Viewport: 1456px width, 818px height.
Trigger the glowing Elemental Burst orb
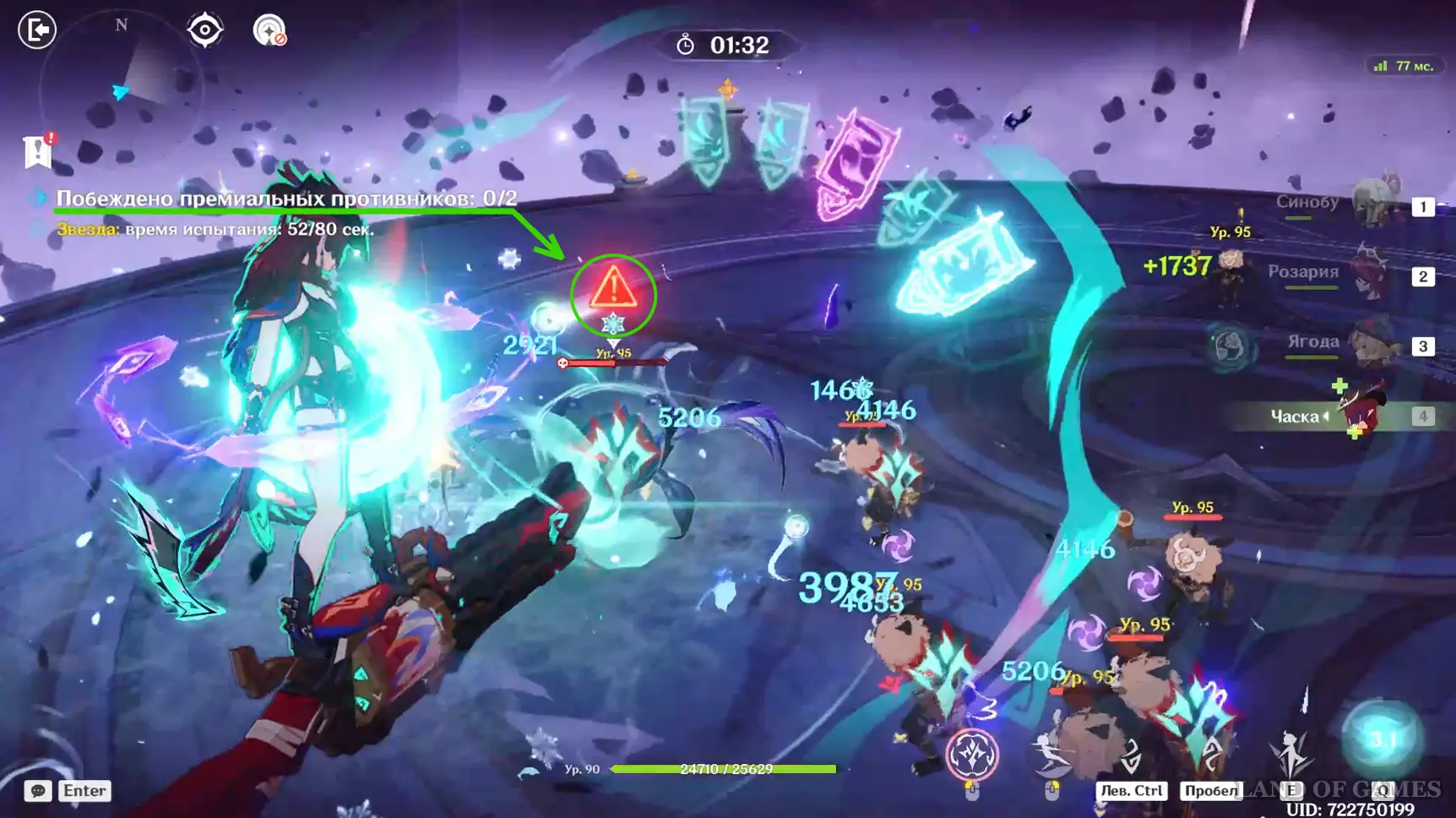click(1382, 740)
